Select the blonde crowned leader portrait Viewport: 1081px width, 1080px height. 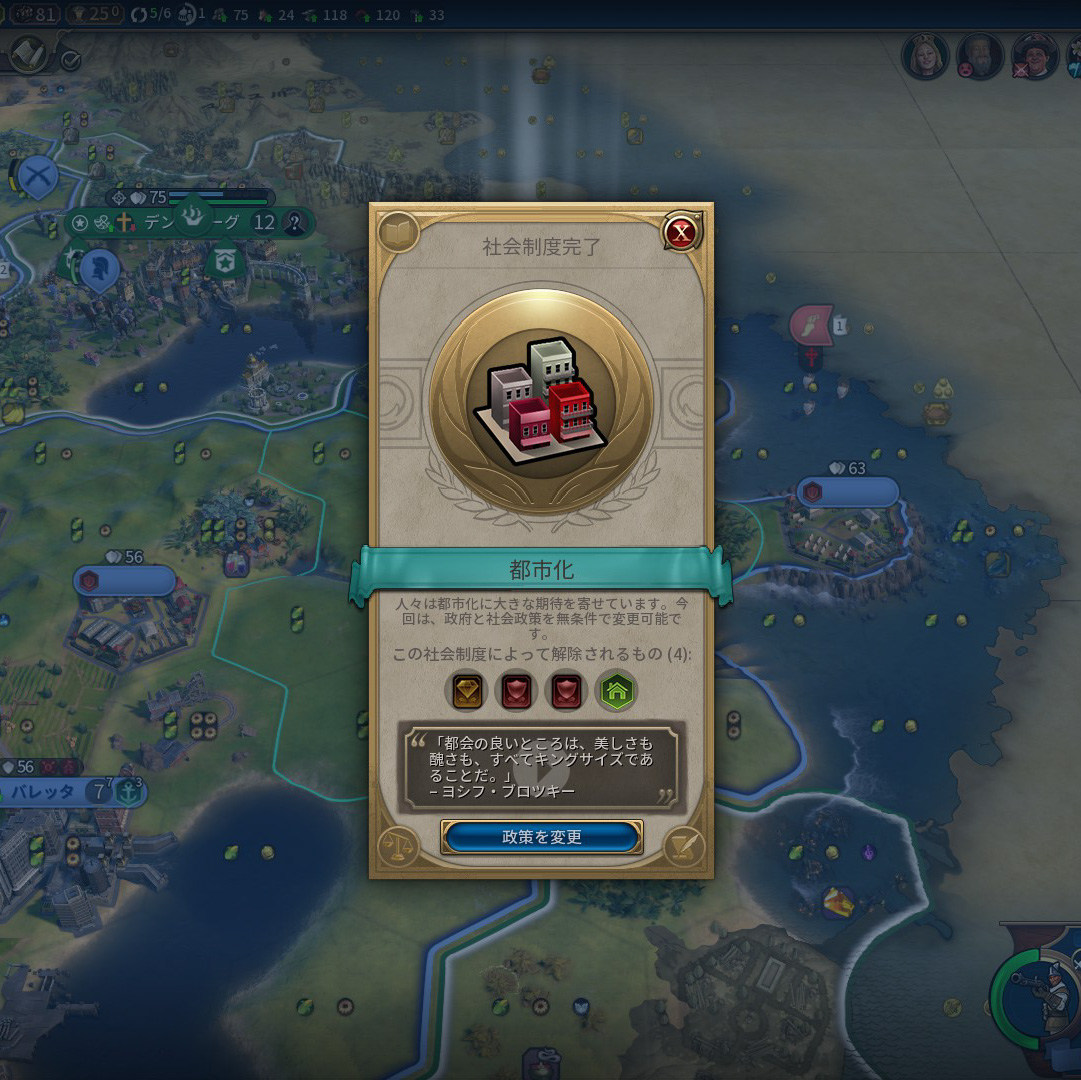925,57
